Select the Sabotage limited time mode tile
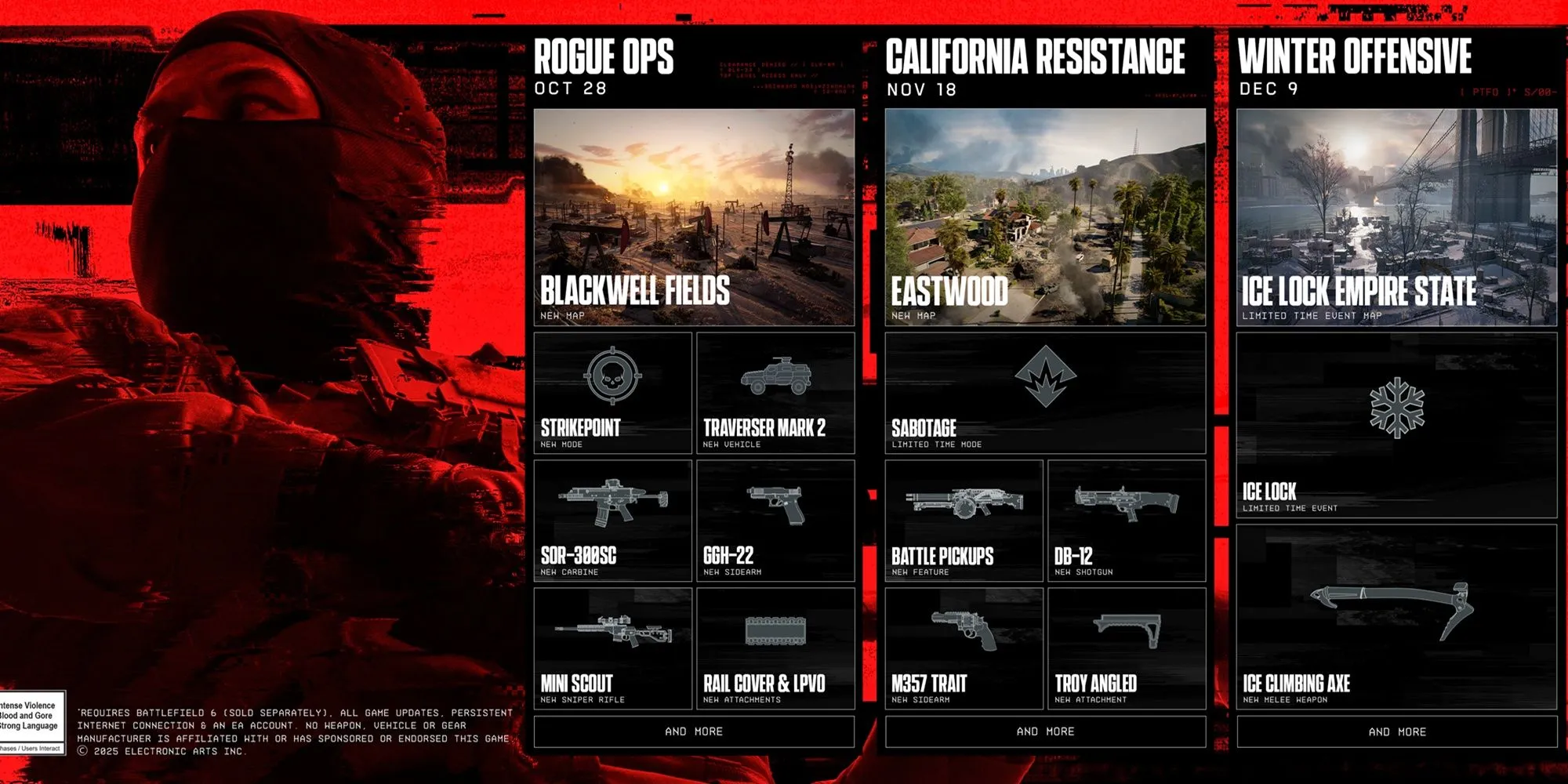1568x784 pixels. coord(1045,393)
